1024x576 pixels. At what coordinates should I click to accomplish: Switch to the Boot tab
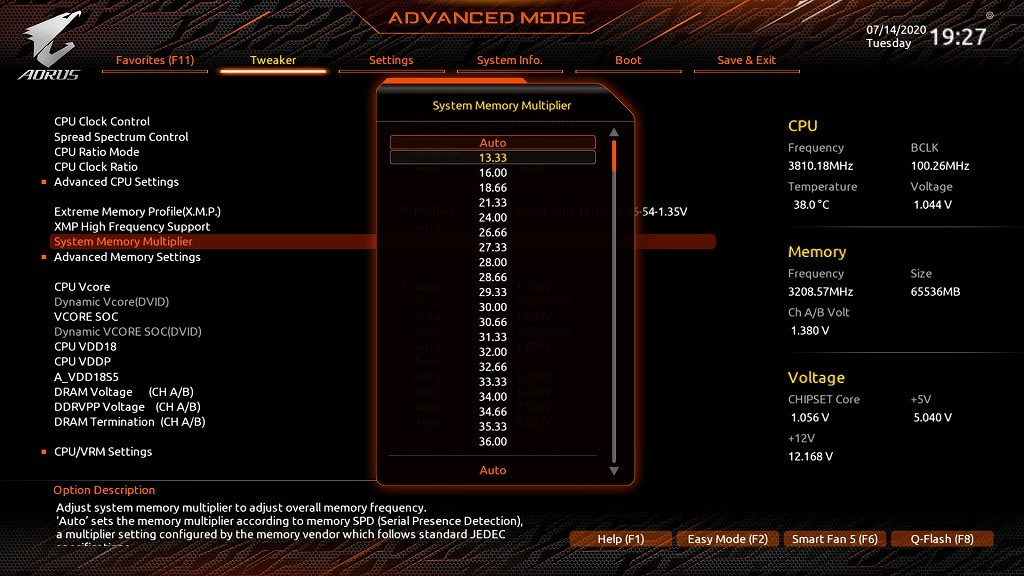[628, 60]
